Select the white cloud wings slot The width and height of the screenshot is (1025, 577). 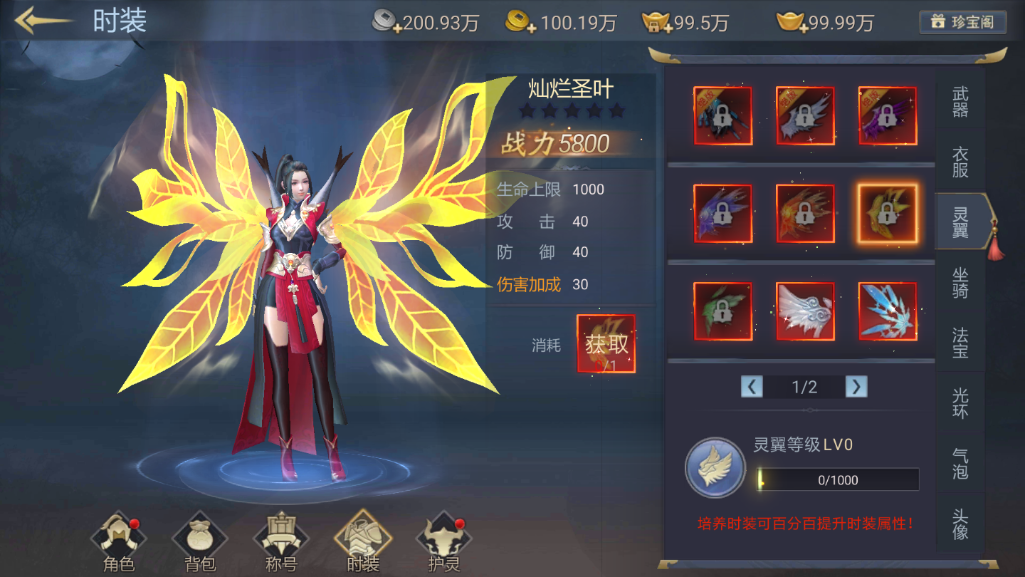[805, 310]
